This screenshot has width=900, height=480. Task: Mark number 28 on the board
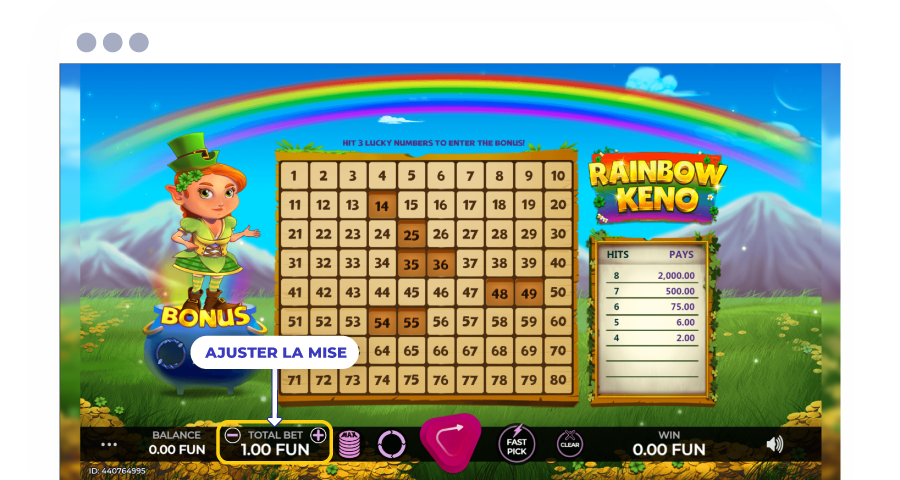pos(499,236)
